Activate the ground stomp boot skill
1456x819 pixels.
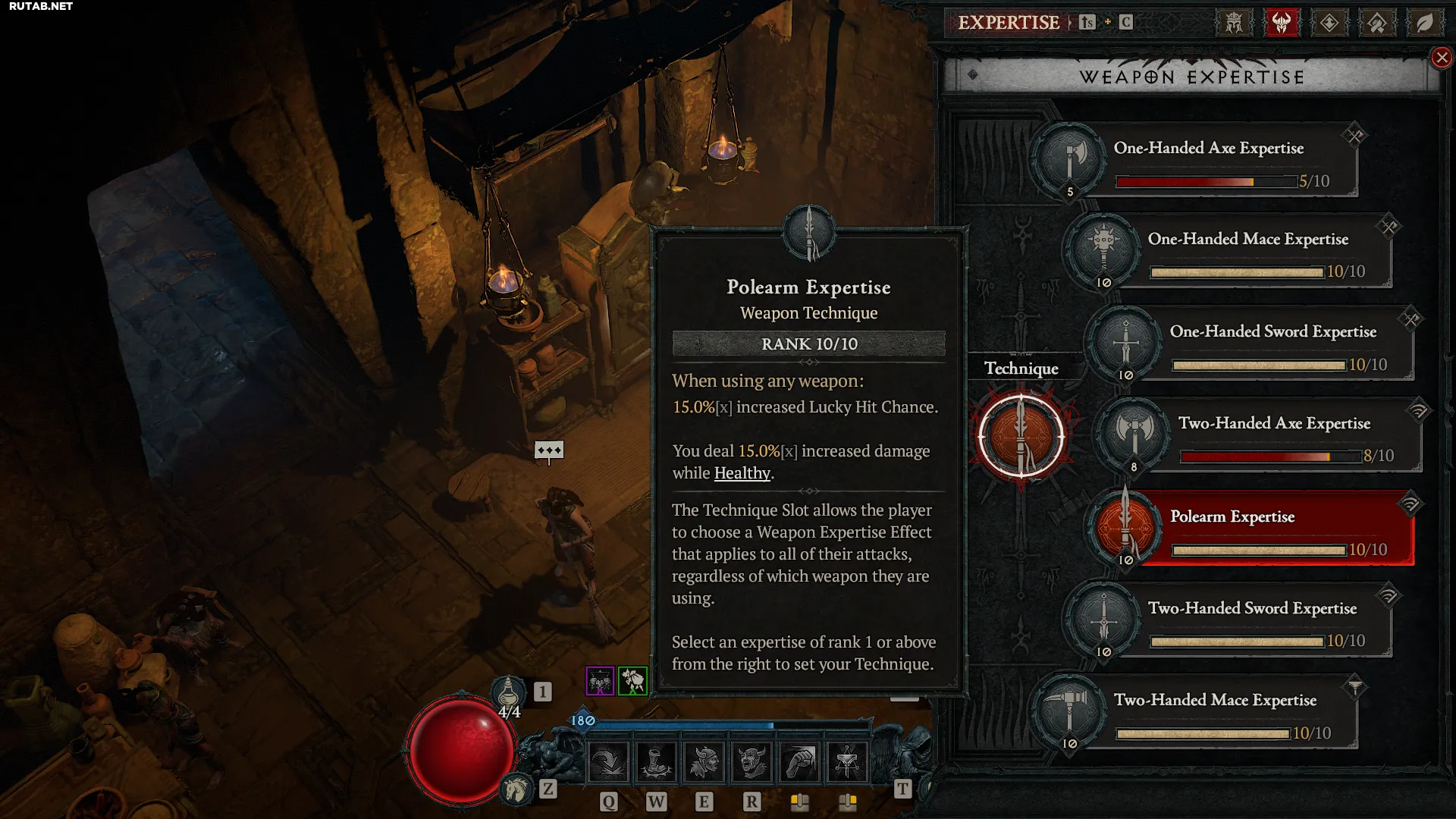pos(656,761)
